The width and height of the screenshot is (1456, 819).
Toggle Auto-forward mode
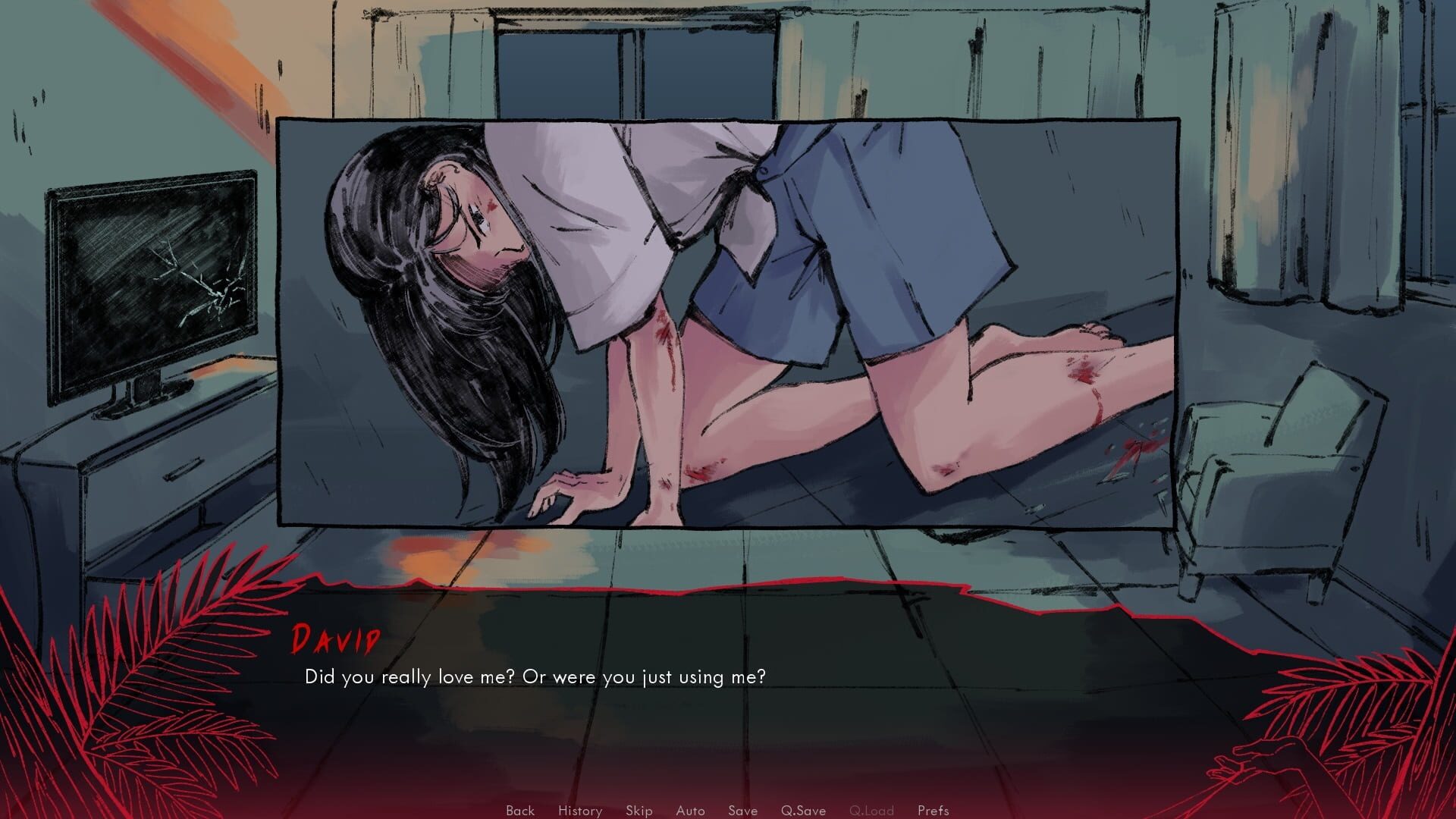[689, 810]
